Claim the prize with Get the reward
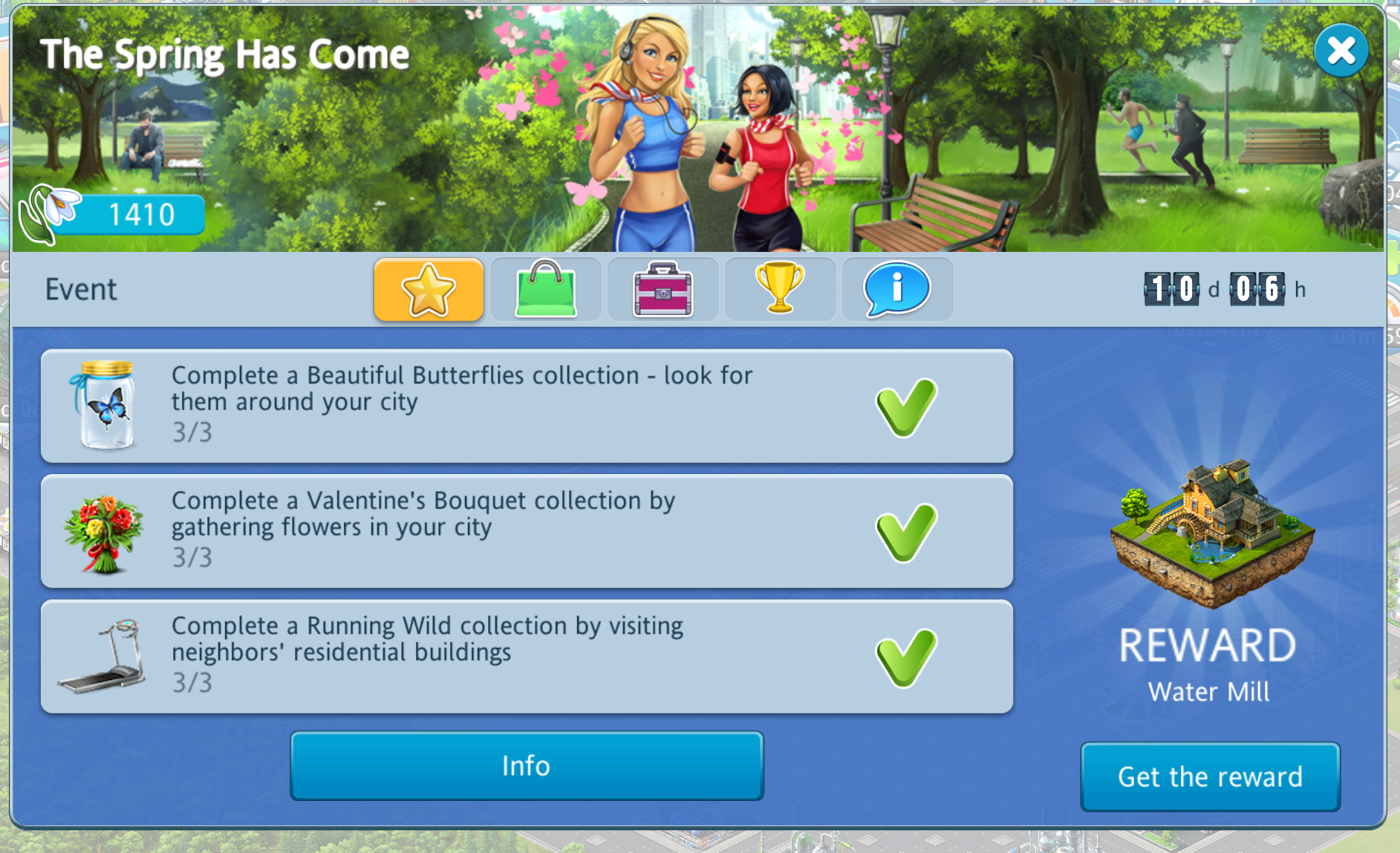Screen dimensions: 1400x853 pyautogui.click(x=1210, y=776)
